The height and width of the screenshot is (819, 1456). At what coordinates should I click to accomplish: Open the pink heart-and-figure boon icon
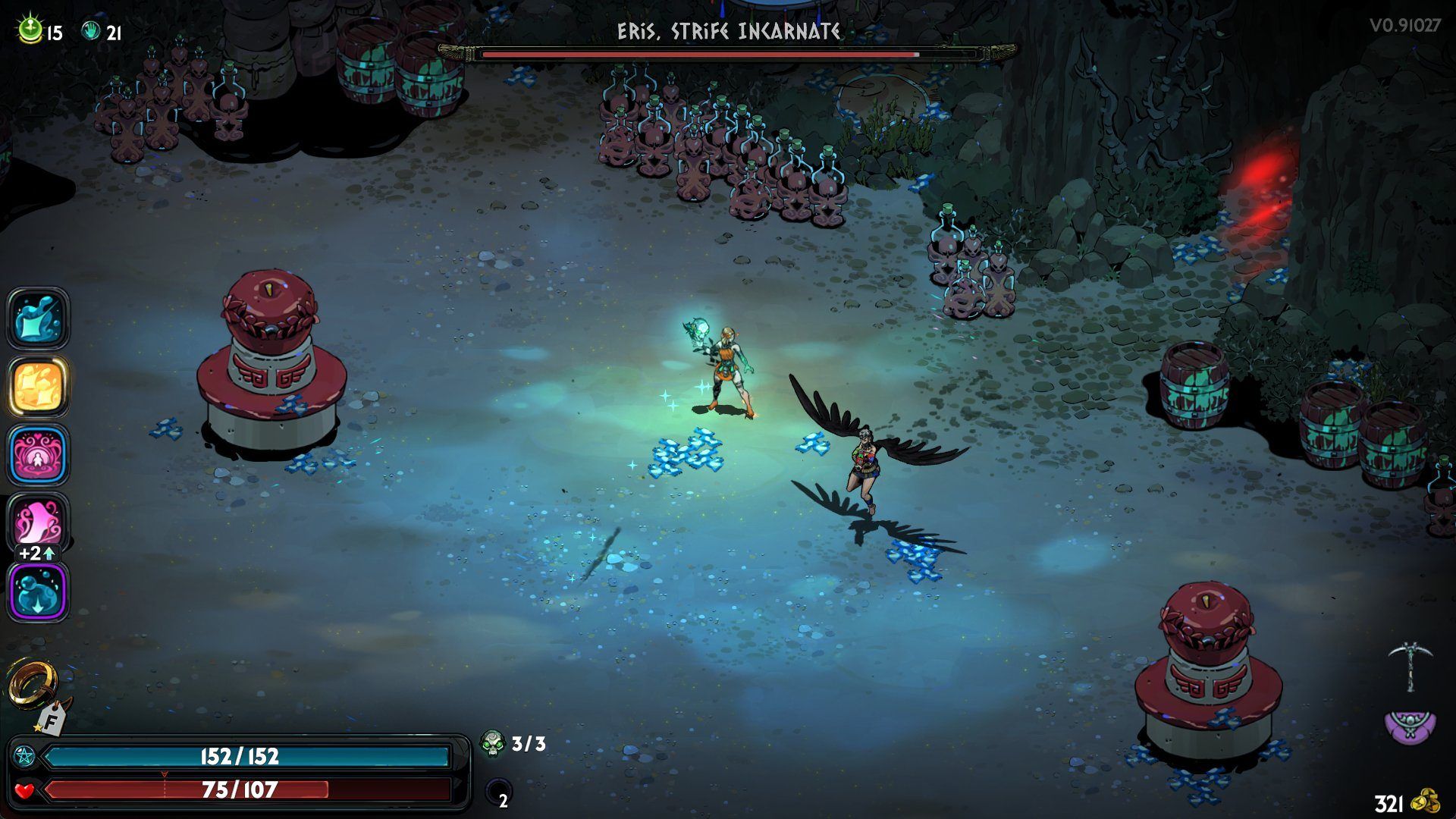(38, 454)
